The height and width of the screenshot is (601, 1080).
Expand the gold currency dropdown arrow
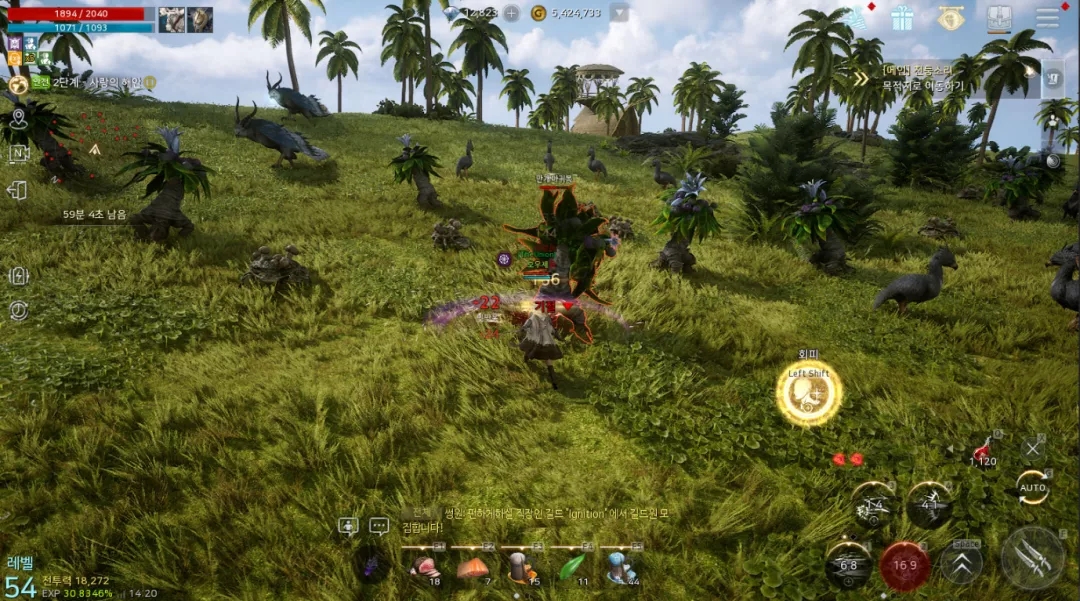[619, 13]
